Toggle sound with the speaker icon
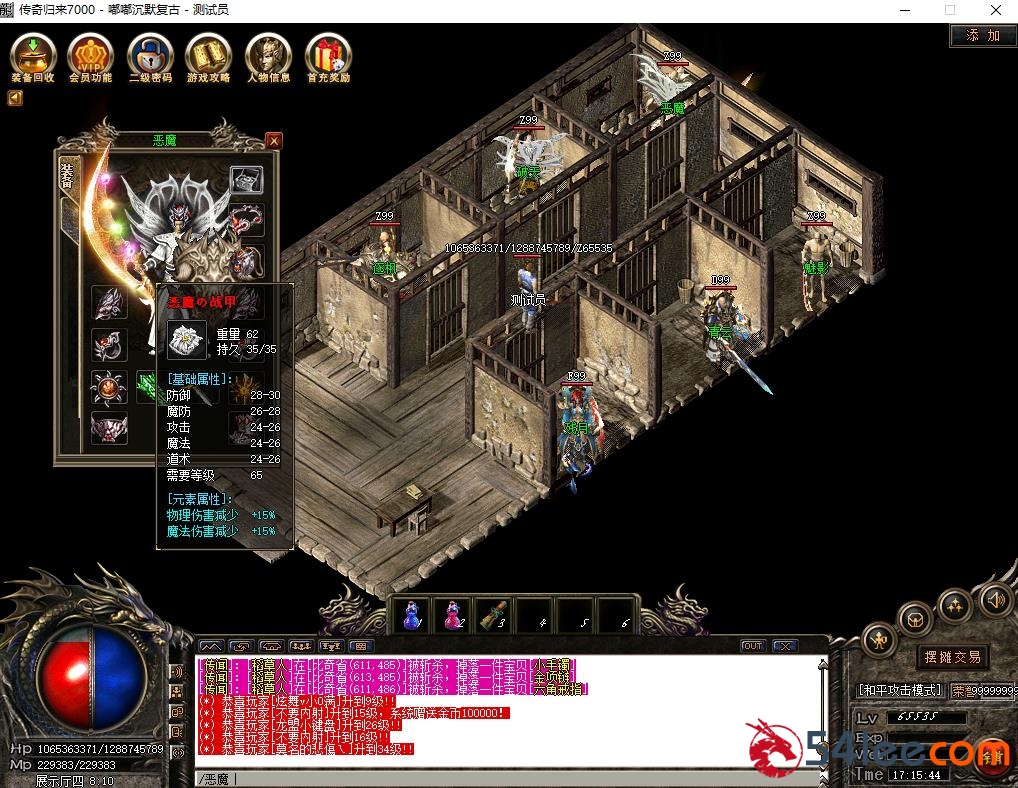 tap(993, 600)
